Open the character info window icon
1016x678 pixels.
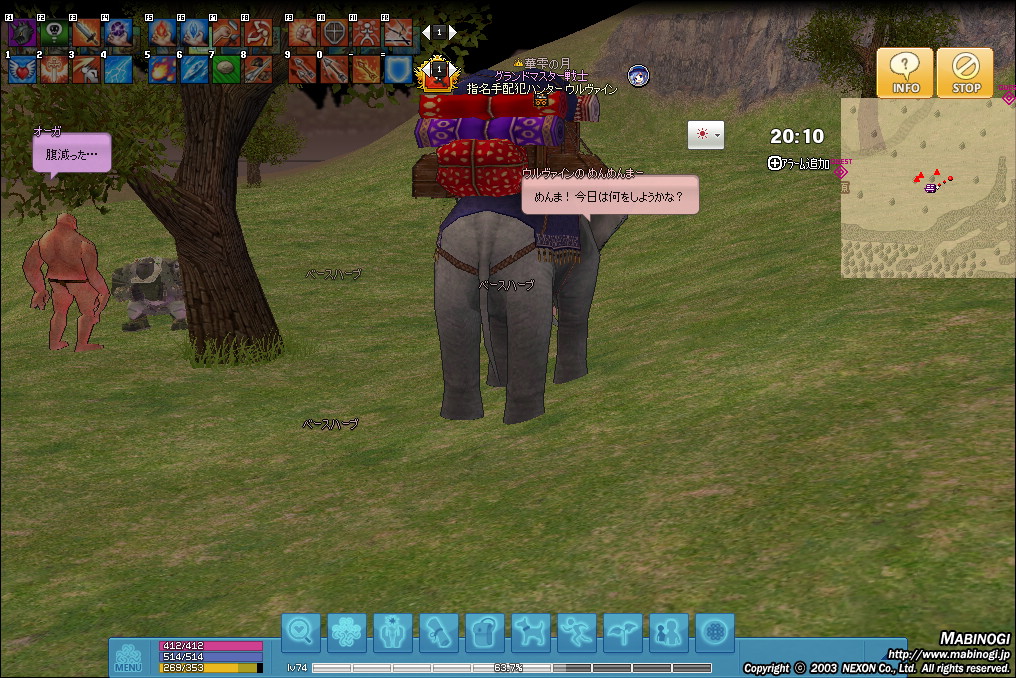(393, 633)
